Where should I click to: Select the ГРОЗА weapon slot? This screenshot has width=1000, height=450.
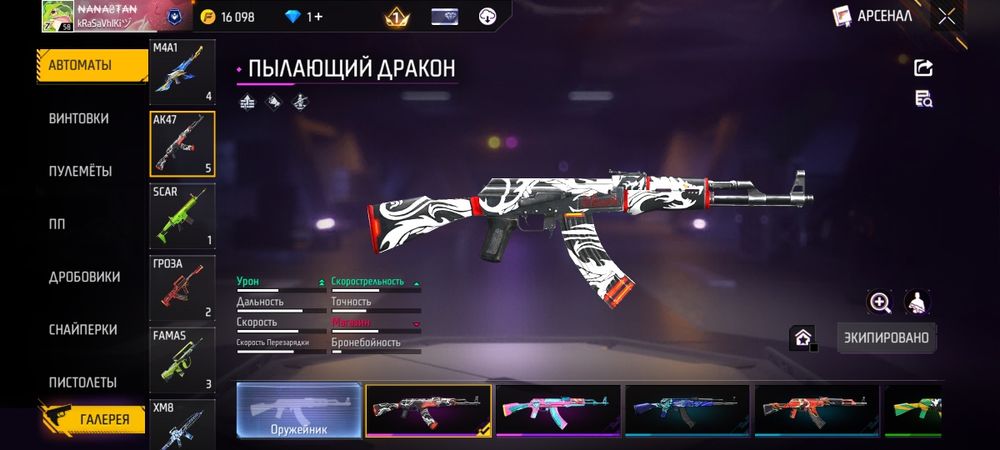[x=182, y=287]
